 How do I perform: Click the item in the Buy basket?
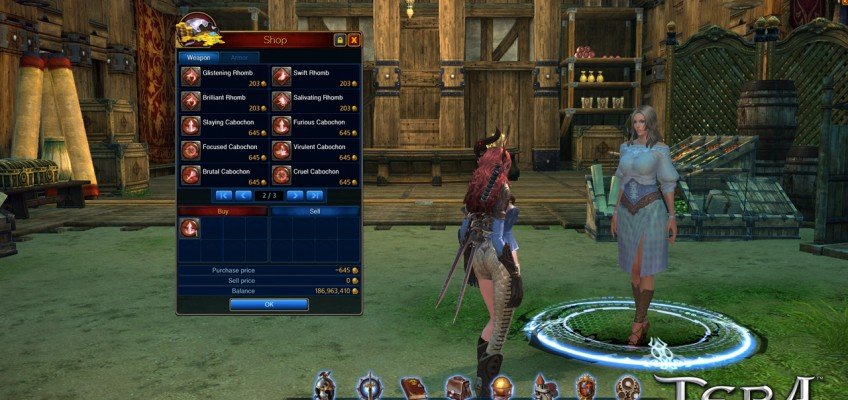pyautogui.click(x=190, y=229)
